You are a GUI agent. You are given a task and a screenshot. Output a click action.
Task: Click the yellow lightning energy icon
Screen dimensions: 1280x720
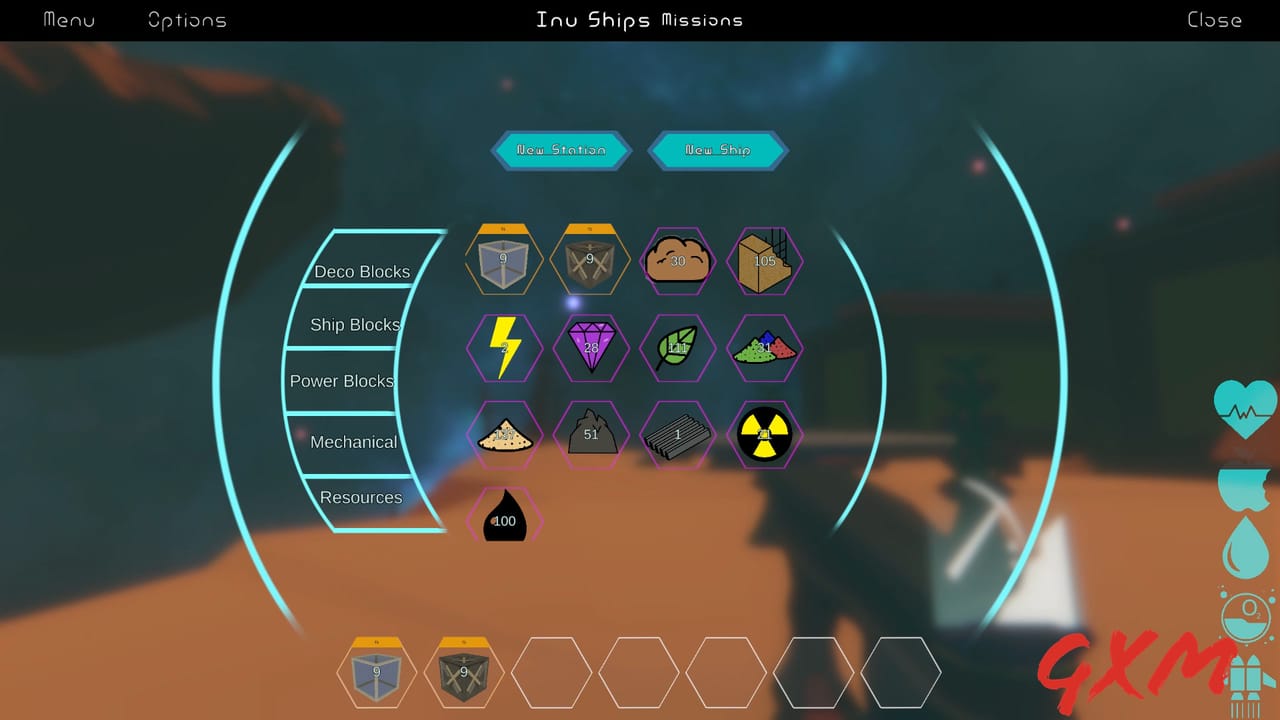[x=504, y=348]
